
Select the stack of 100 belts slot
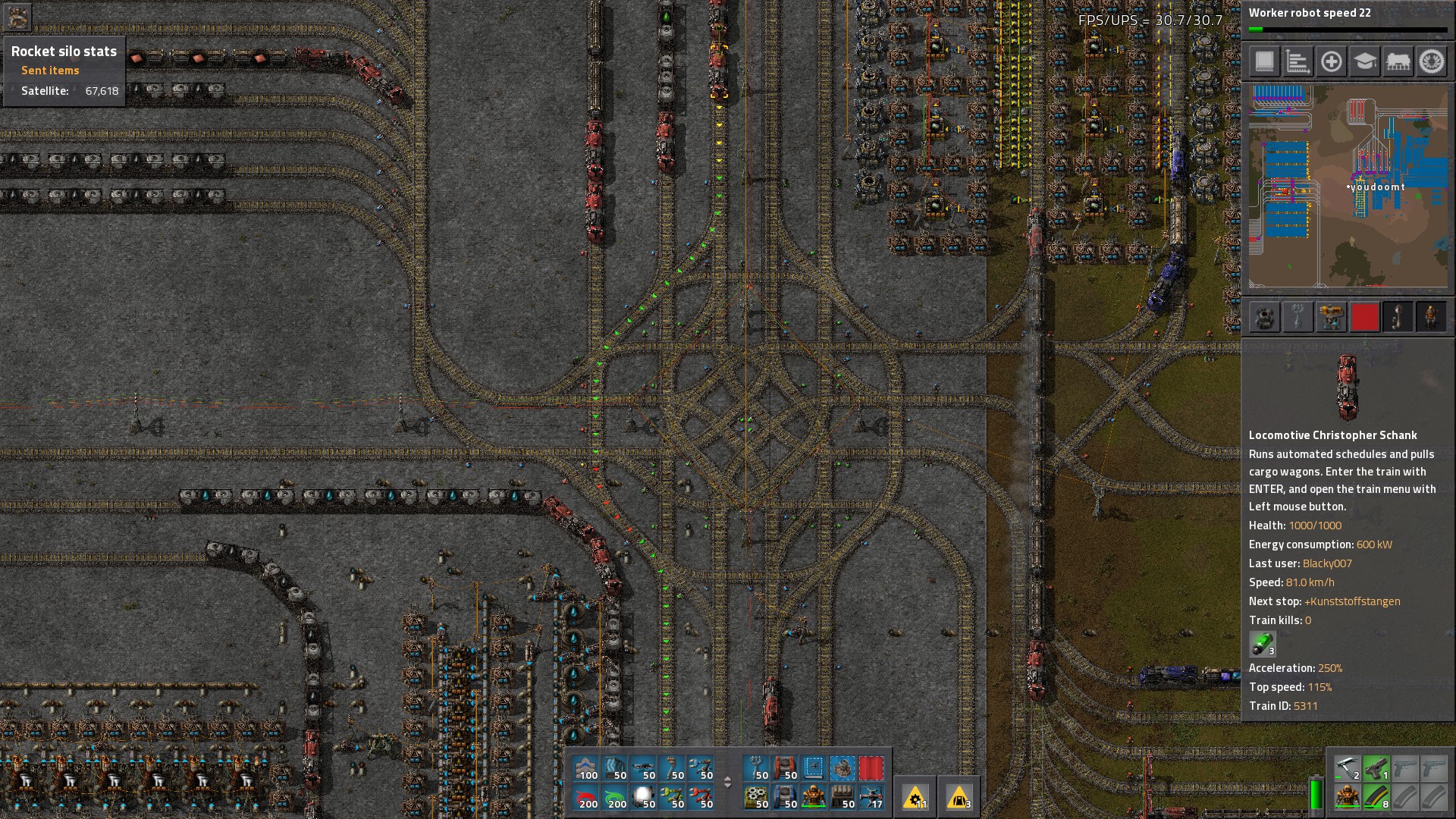(x=588, y=768)
